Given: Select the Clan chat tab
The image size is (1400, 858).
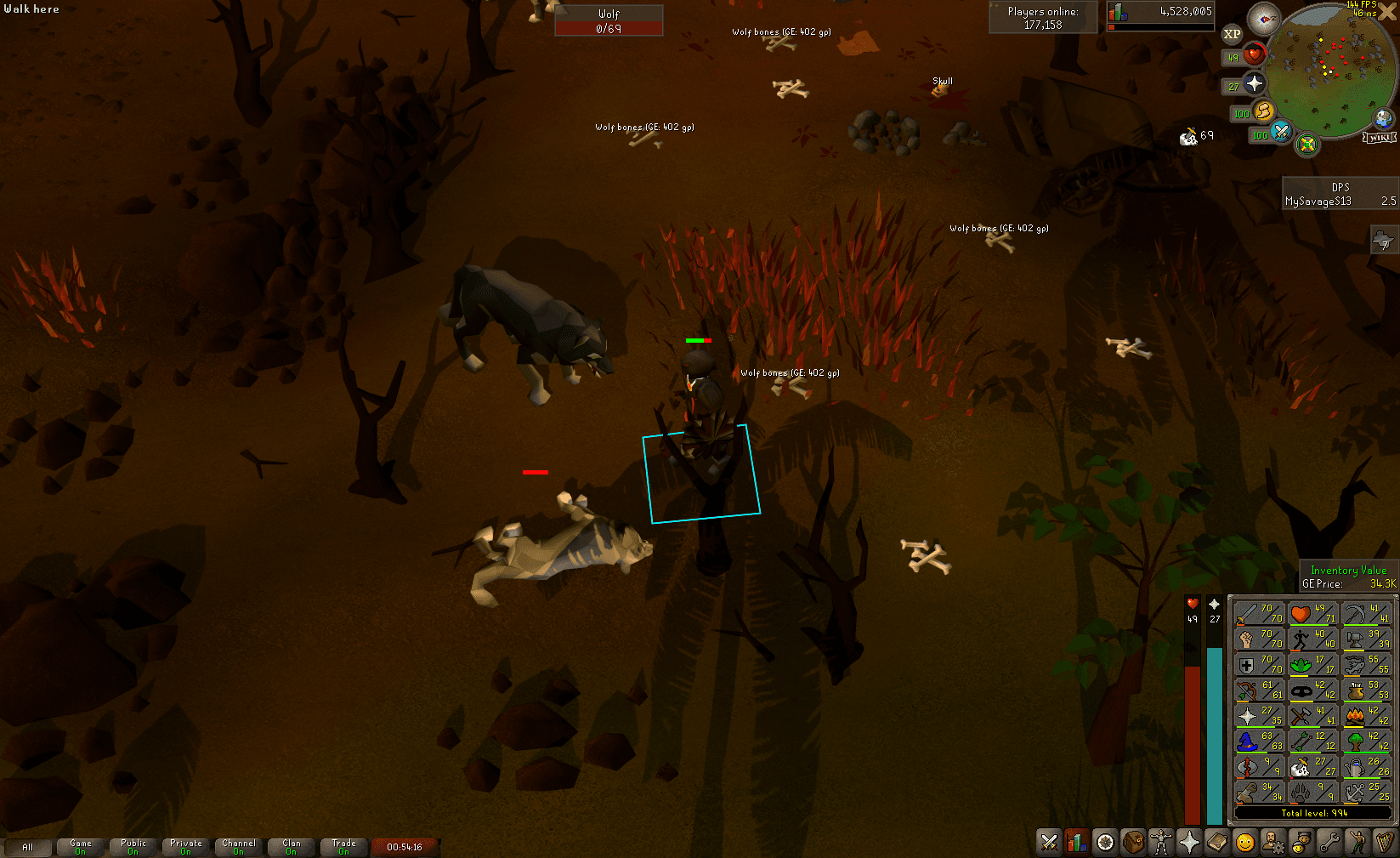Looking at the screenshot, I should [291, 846].
